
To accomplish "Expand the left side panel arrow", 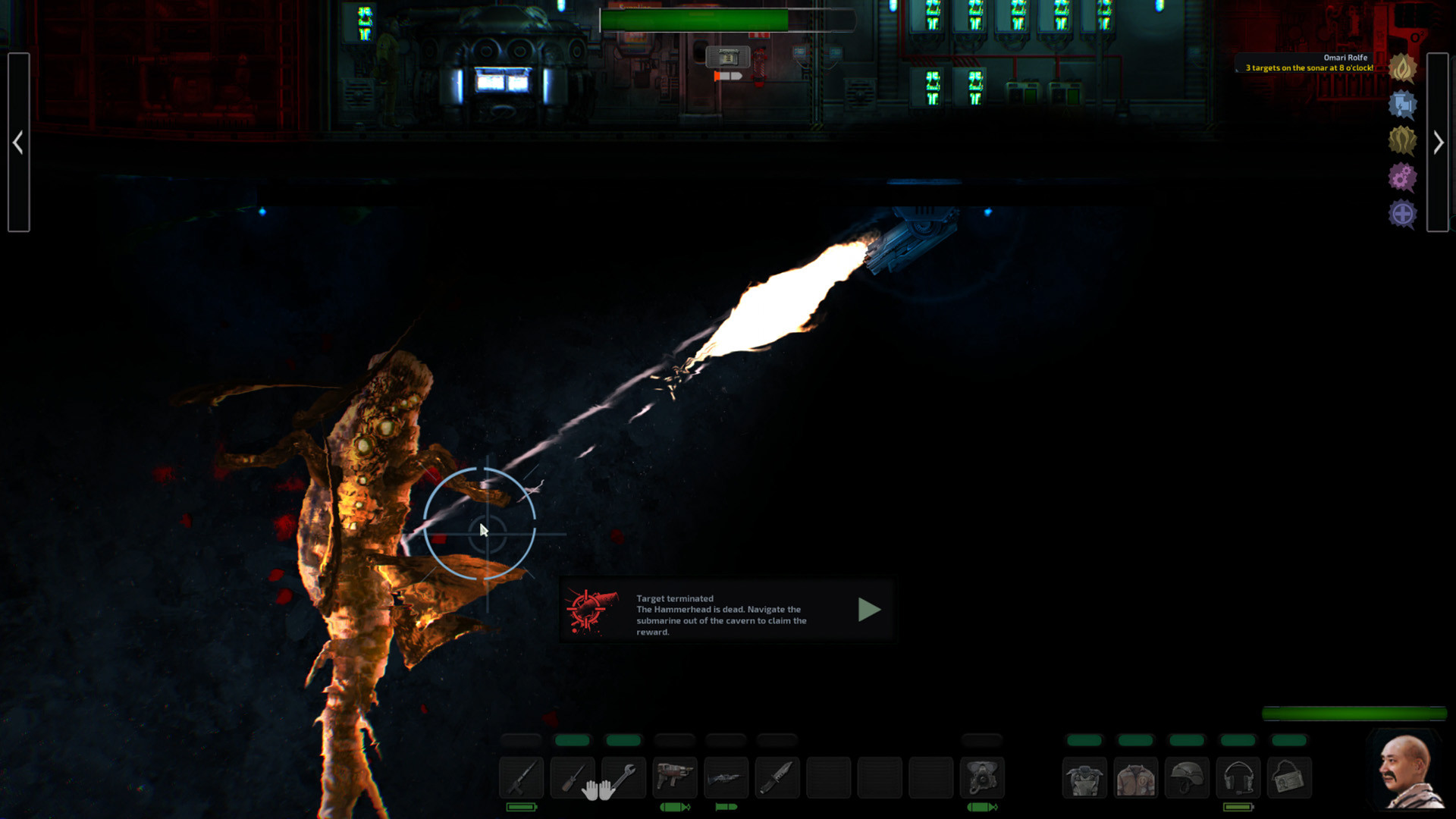I will tap(18, 143).
